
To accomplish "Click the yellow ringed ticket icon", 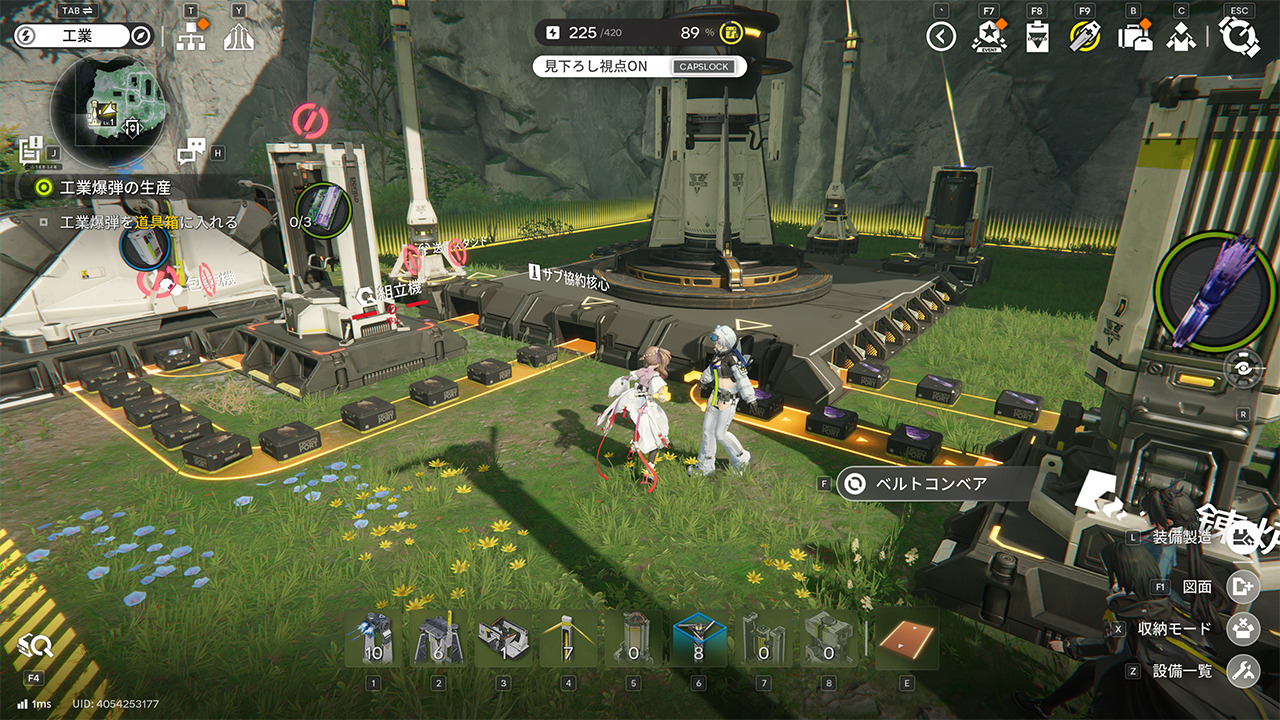I will [x=1085, y=38].
